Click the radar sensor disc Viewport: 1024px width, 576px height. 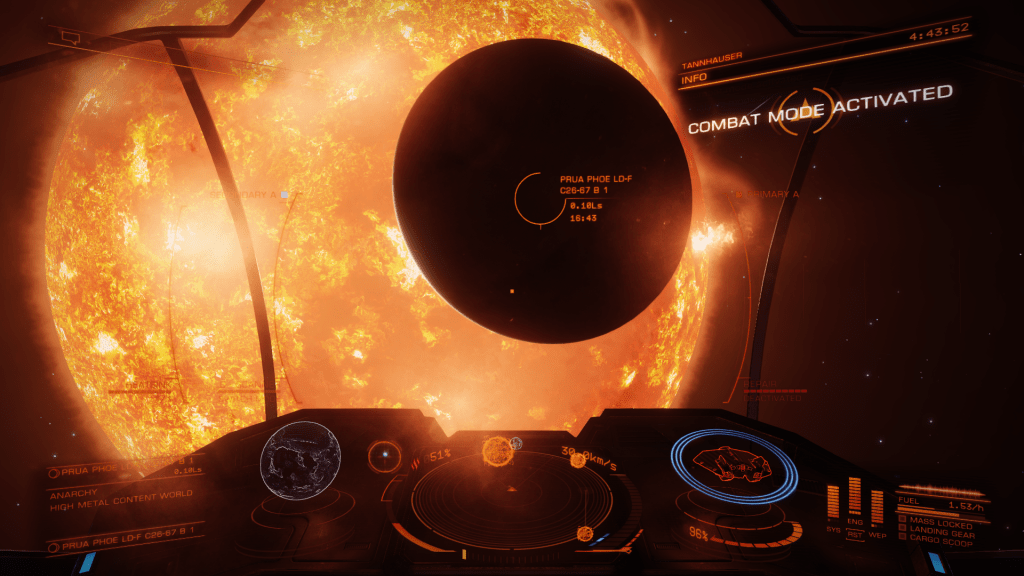click(x=510, y=492)
